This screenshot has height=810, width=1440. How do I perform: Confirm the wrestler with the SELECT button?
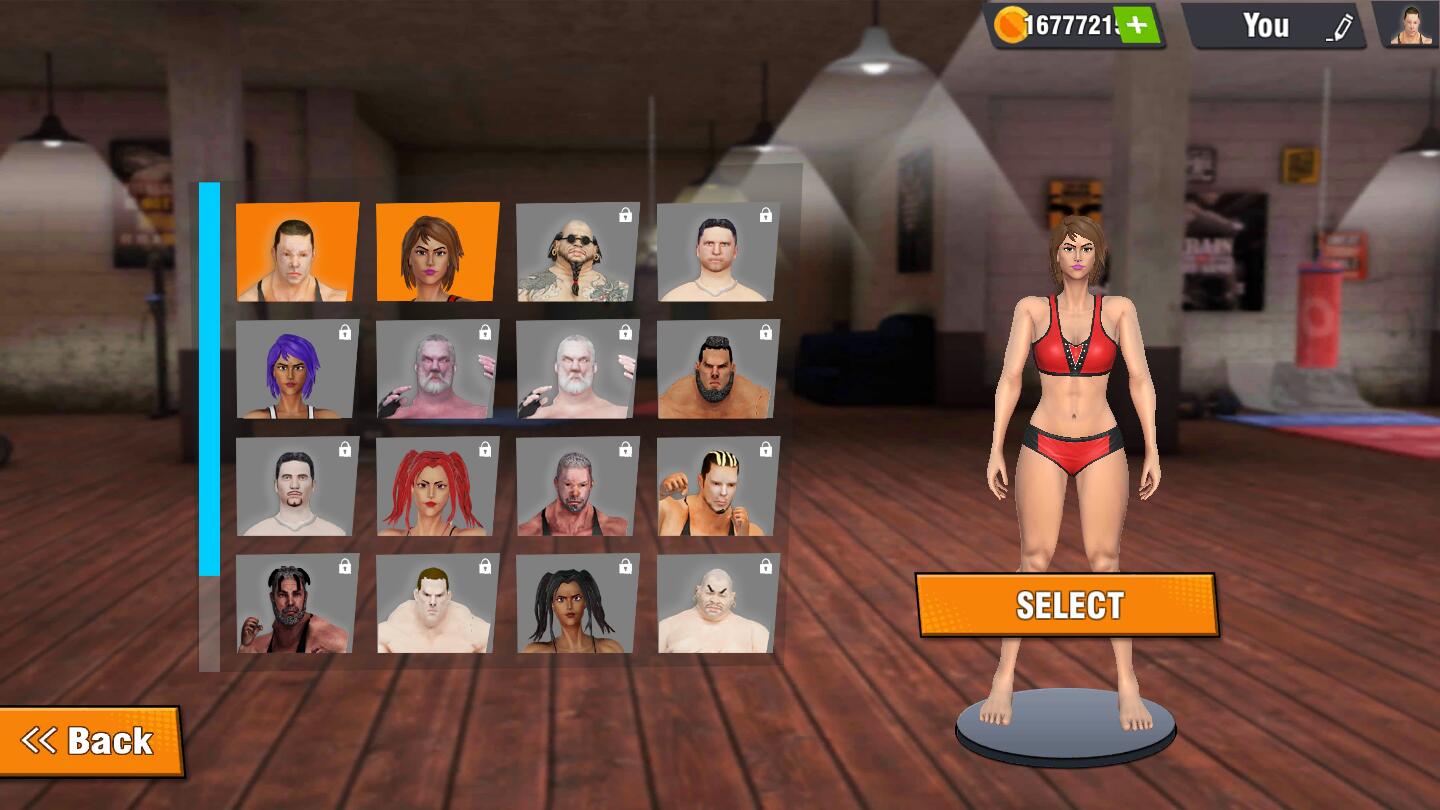click(1067, 605)
